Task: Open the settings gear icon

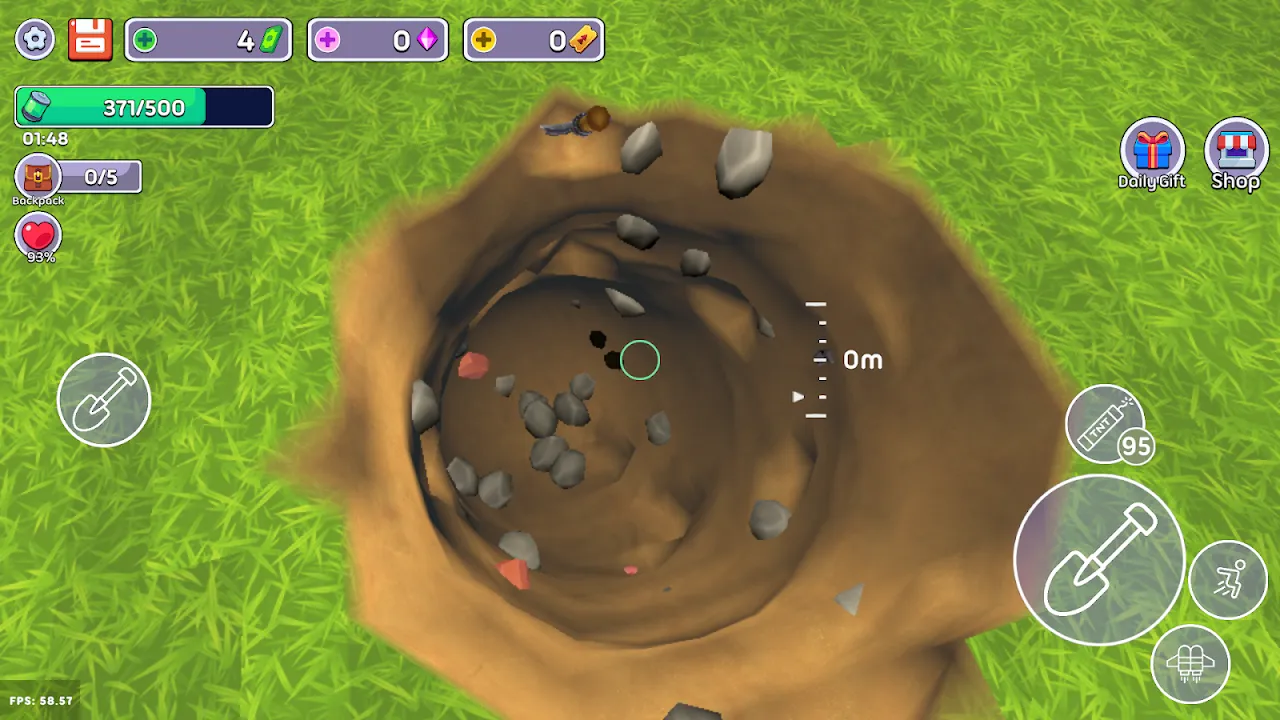Action: 35,39
